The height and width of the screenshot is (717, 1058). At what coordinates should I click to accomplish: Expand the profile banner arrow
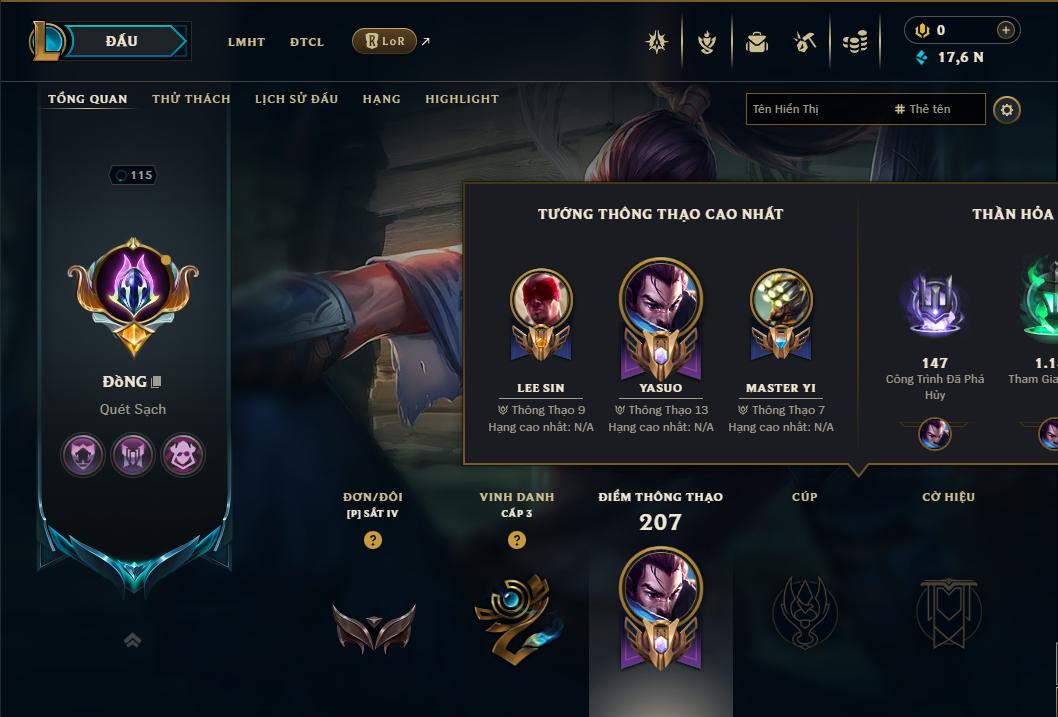click(132, 641)
